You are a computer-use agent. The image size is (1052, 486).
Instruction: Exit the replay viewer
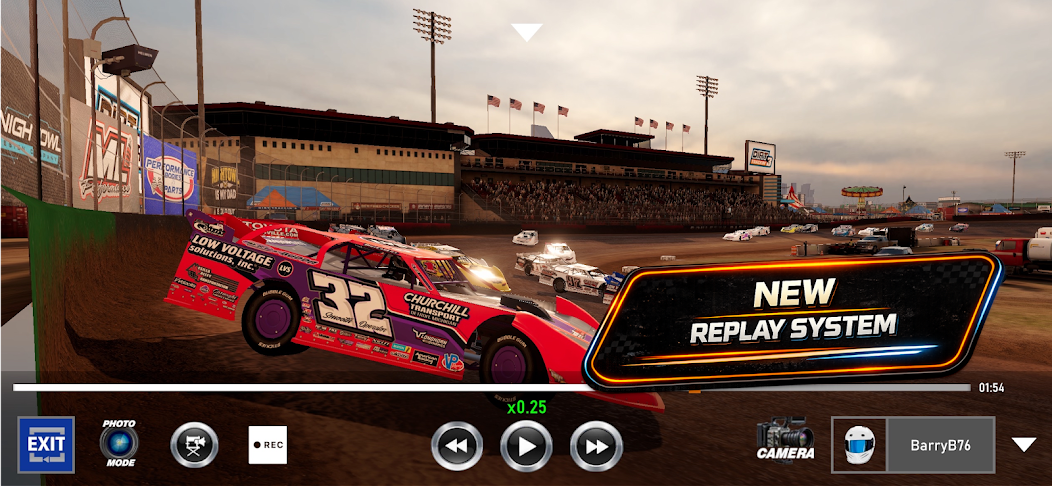46,444
